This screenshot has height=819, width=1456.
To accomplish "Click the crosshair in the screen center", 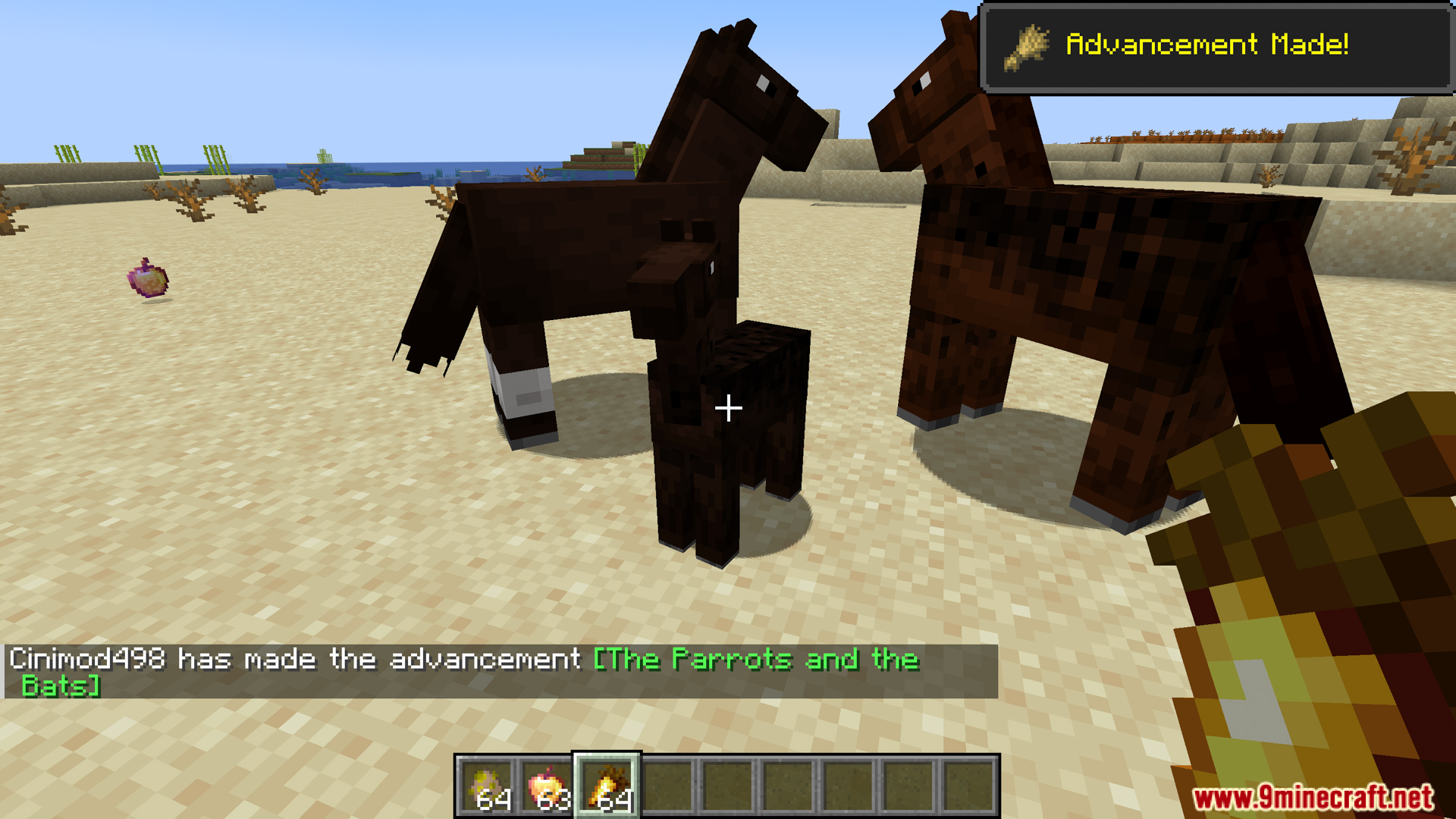I will (728, 408).
